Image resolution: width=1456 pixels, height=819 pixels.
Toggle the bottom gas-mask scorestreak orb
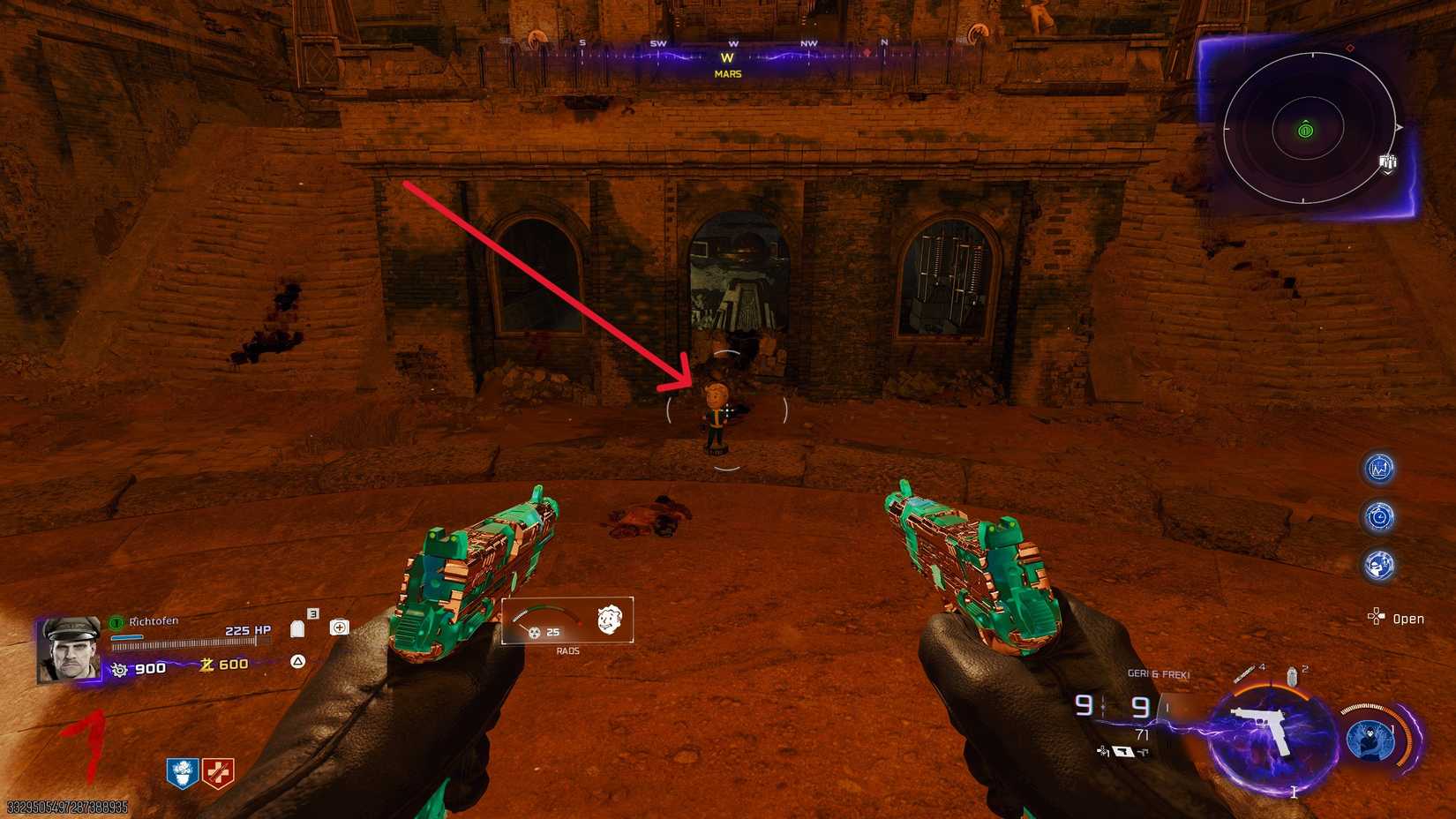pos(1377,565)
